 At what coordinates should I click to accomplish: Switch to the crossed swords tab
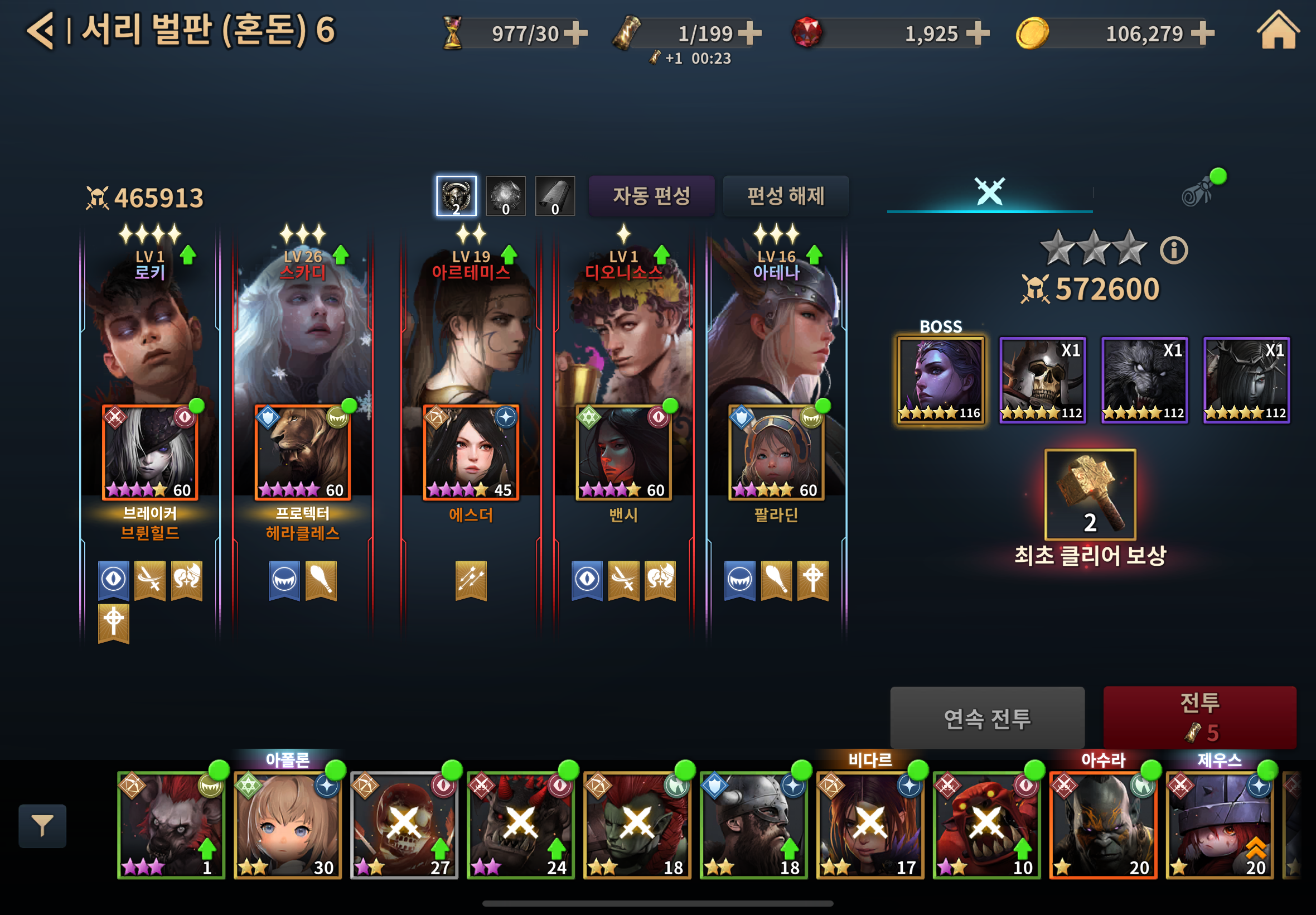(989, 191)
